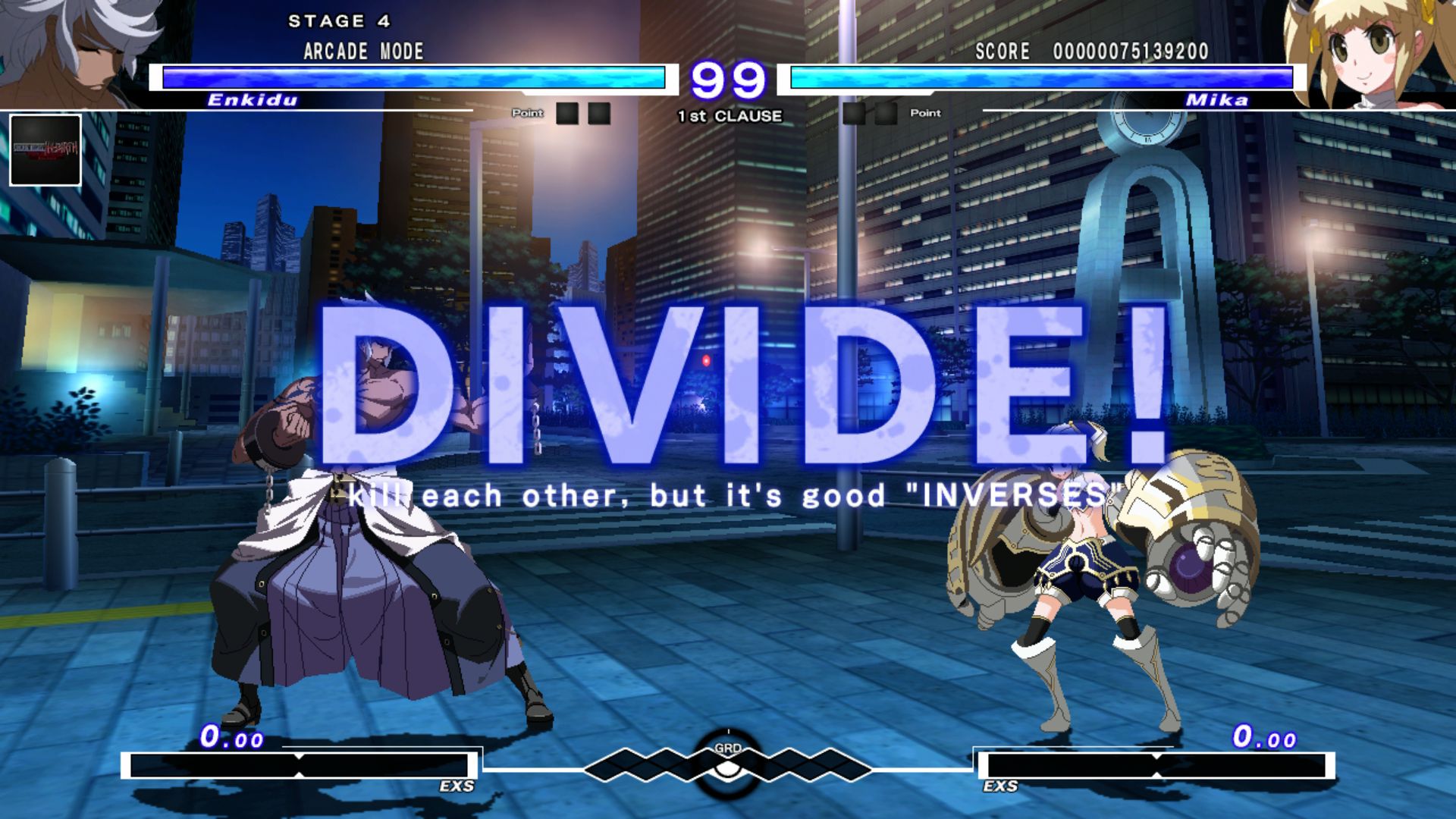The image size is (1456, 819).
Task: Expand the 1st CLAUSE indicator
Action: click(728, 116)
